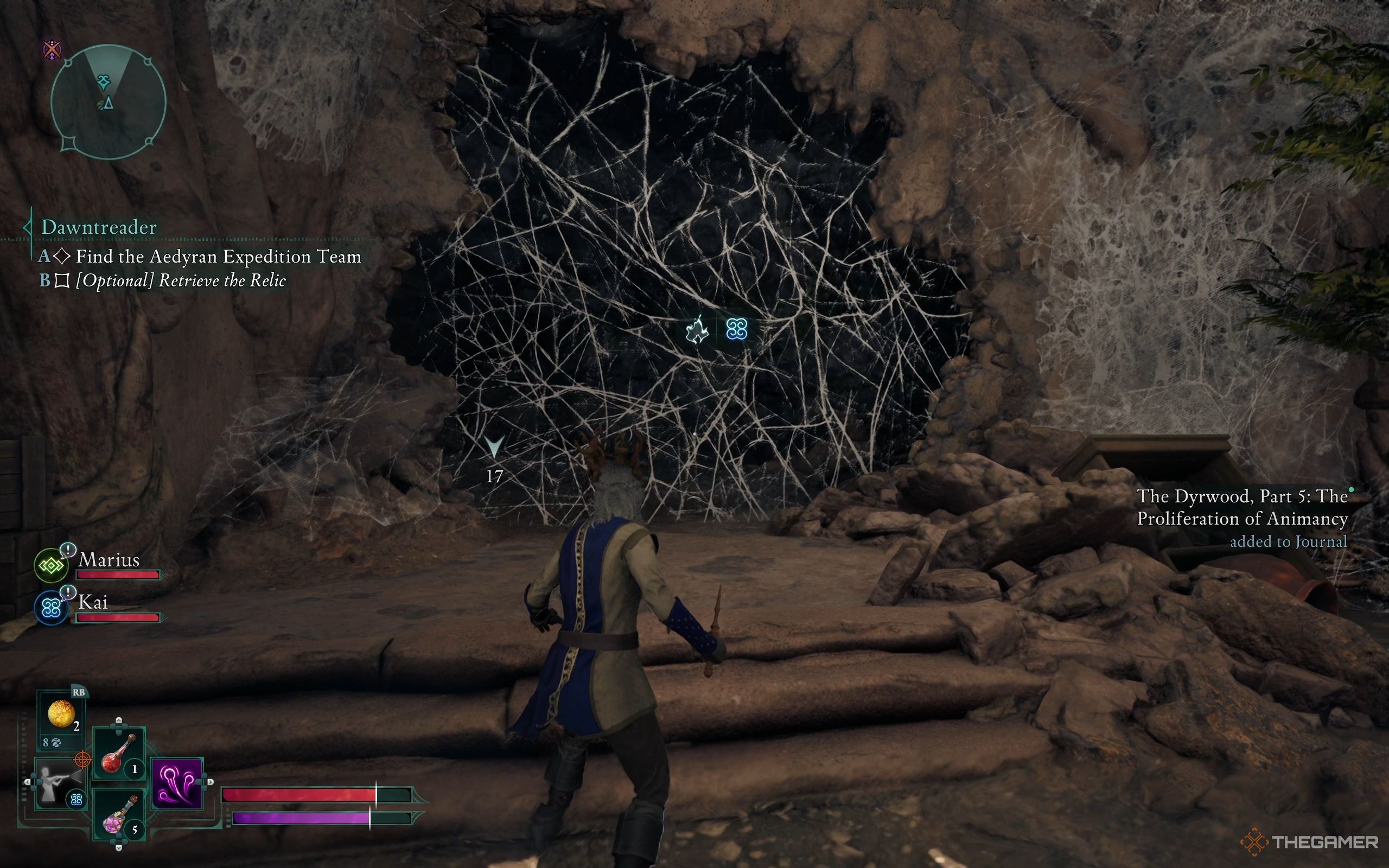Select Marius's green companion portrait
This screenshot has width=1389, height=868.
pos(51,565)
